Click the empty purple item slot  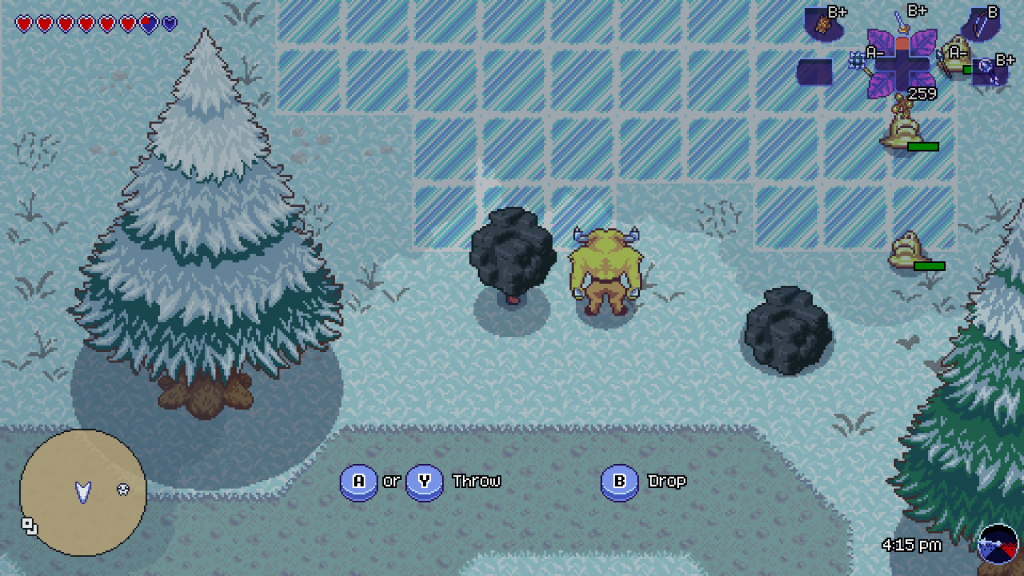tap(814, 72)
